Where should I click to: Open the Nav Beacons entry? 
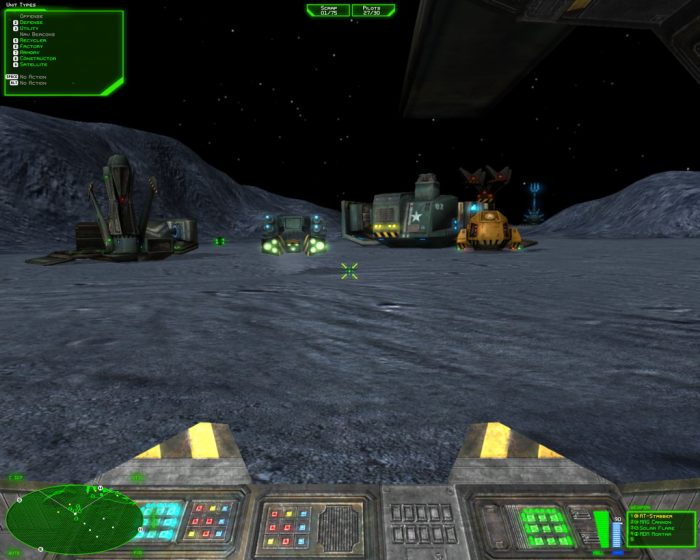[37, 35]
